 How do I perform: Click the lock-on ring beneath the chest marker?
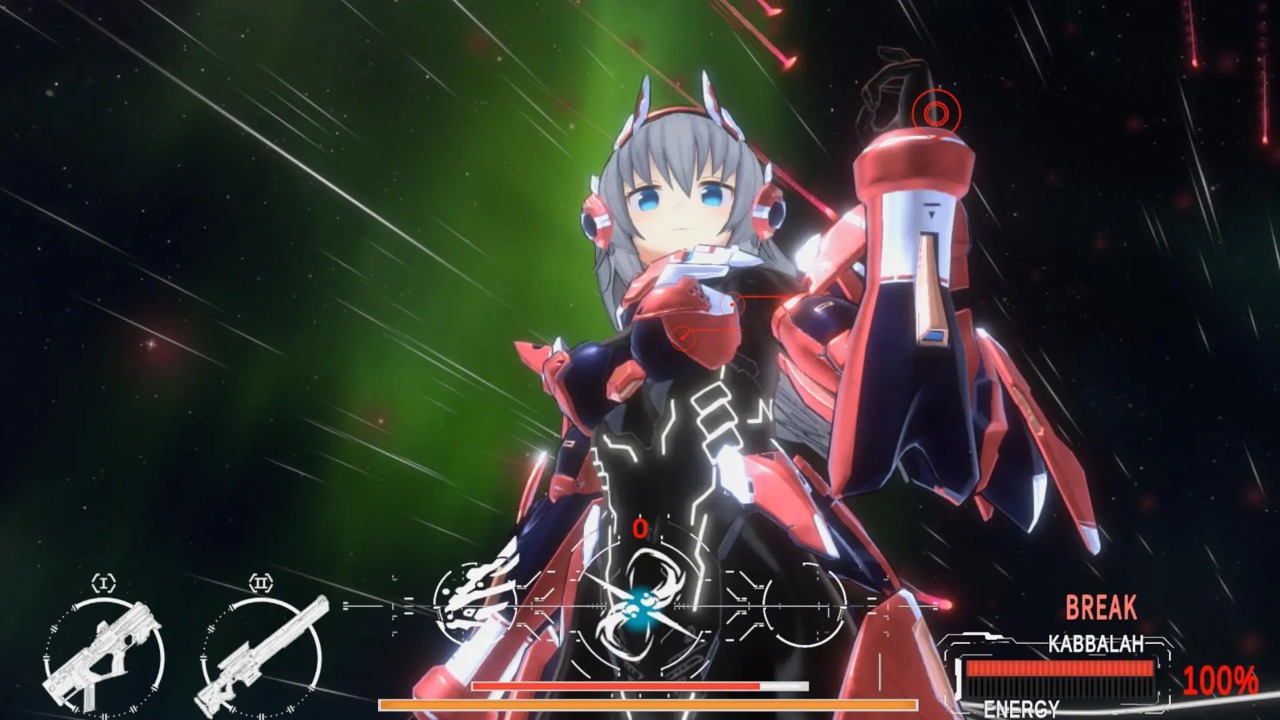684,337
